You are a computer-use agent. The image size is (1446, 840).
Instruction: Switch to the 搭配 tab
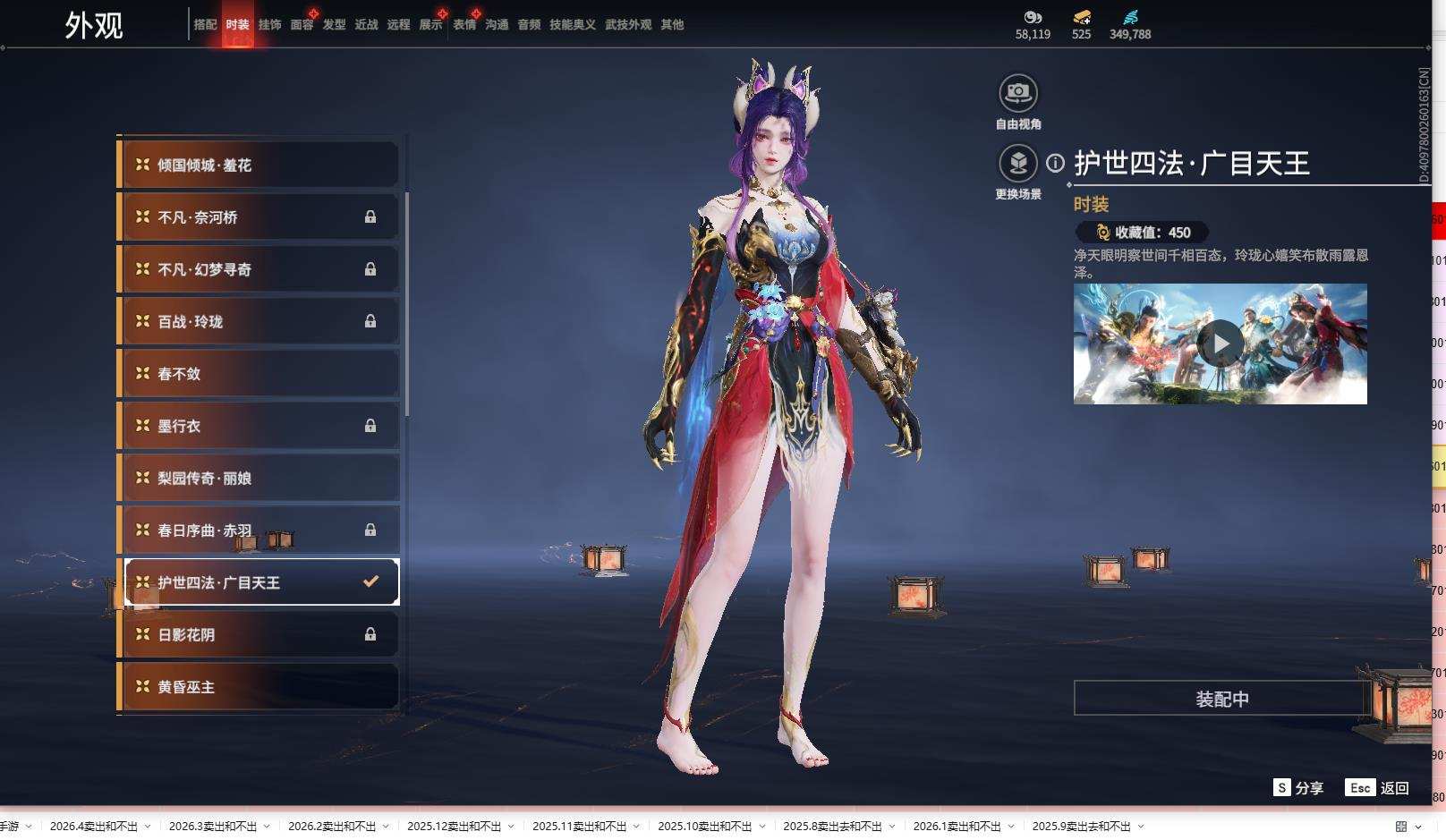click(x=205, y=25)
